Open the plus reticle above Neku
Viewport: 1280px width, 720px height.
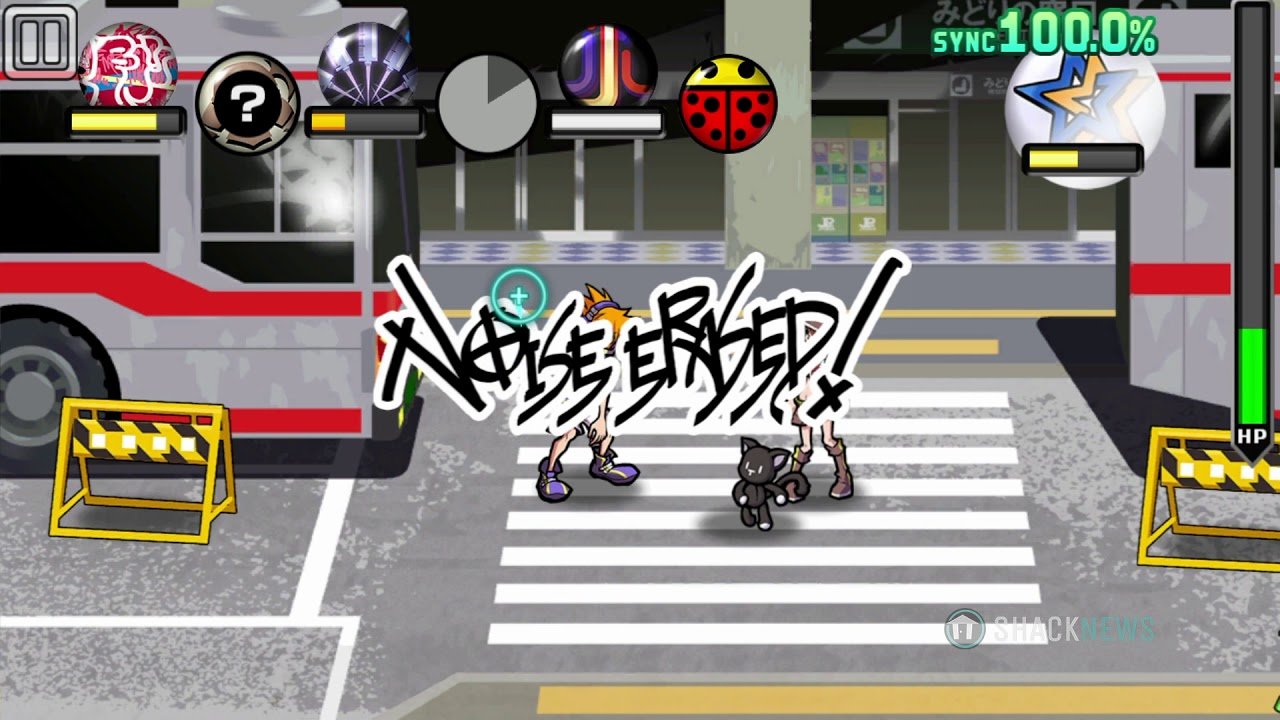[x=516, y=297]
